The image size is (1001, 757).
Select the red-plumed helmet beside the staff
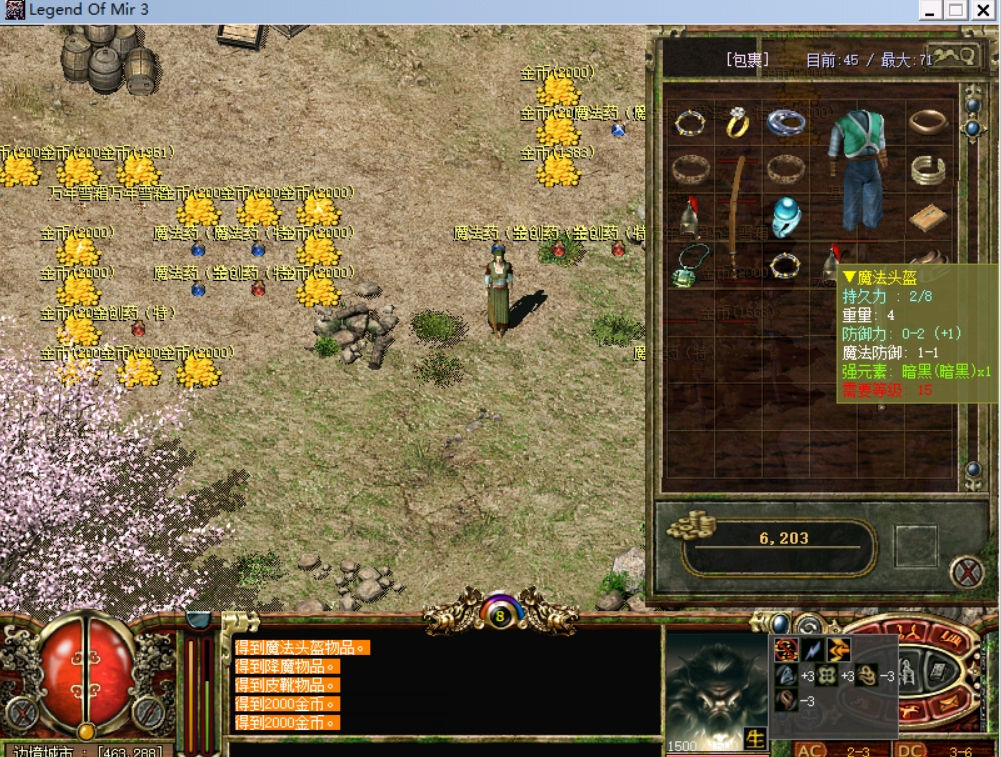[x=689, y=216]
